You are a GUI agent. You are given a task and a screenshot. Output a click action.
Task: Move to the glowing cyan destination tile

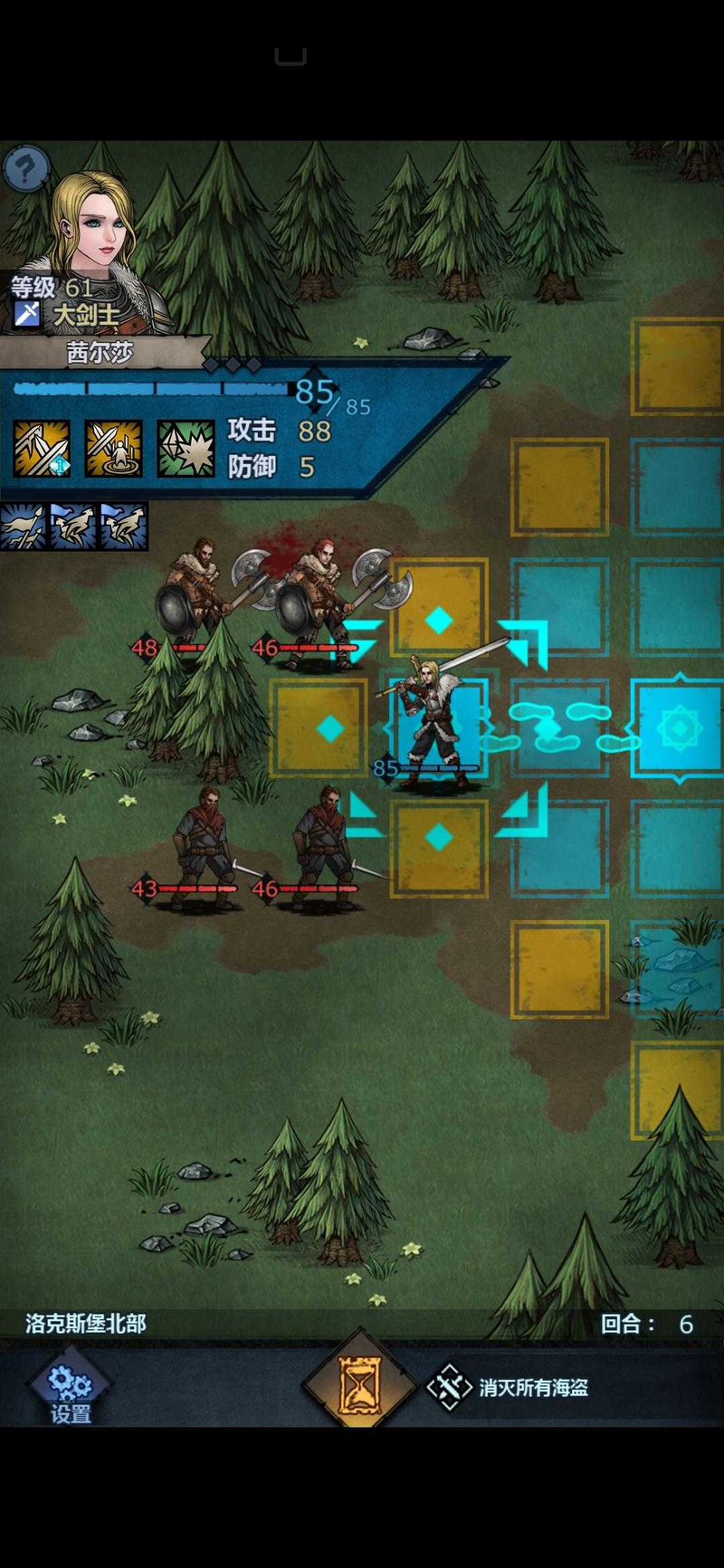[x=679, y=727]
